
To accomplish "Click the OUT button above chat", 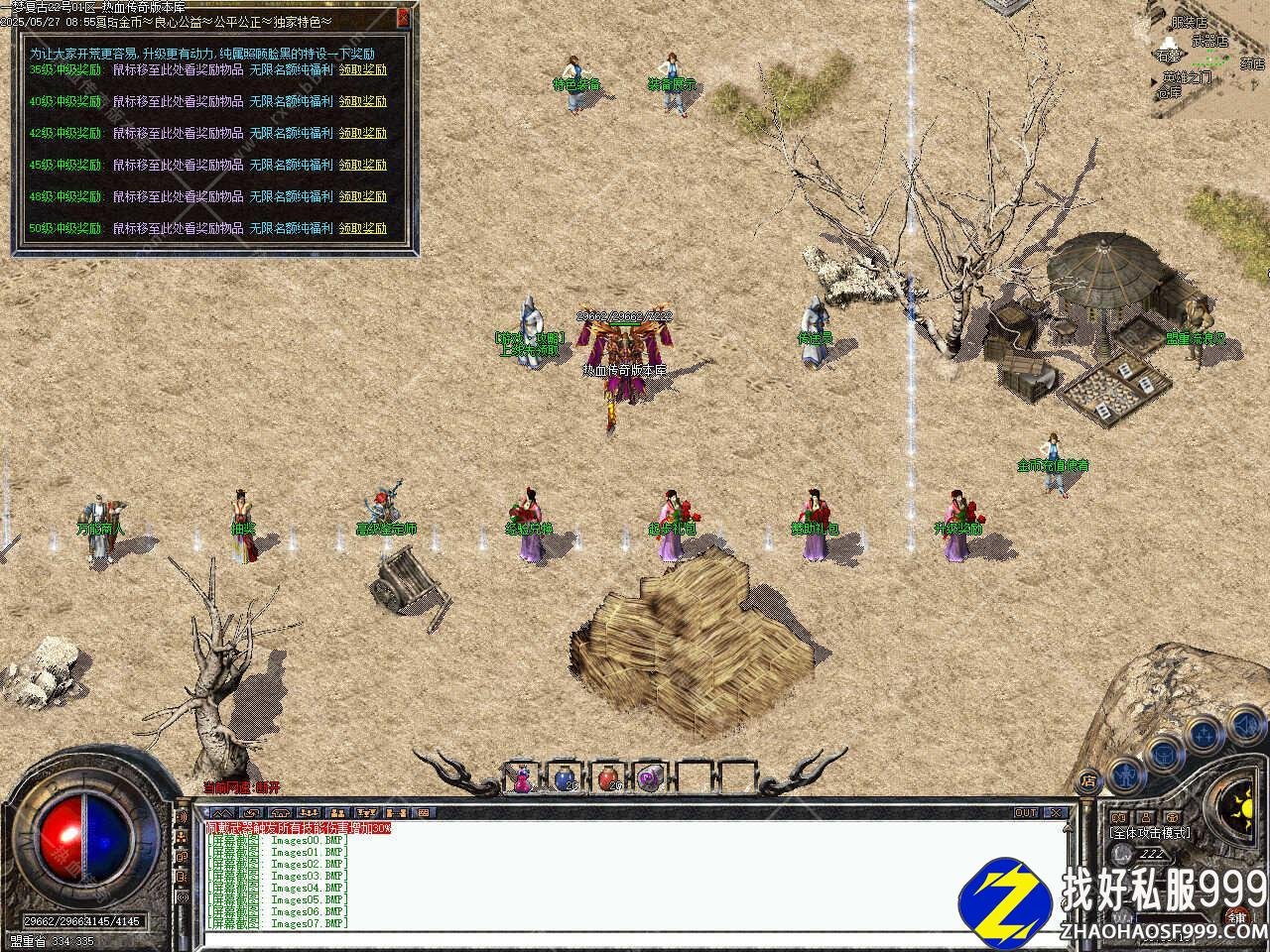I will pos(1025,813).
